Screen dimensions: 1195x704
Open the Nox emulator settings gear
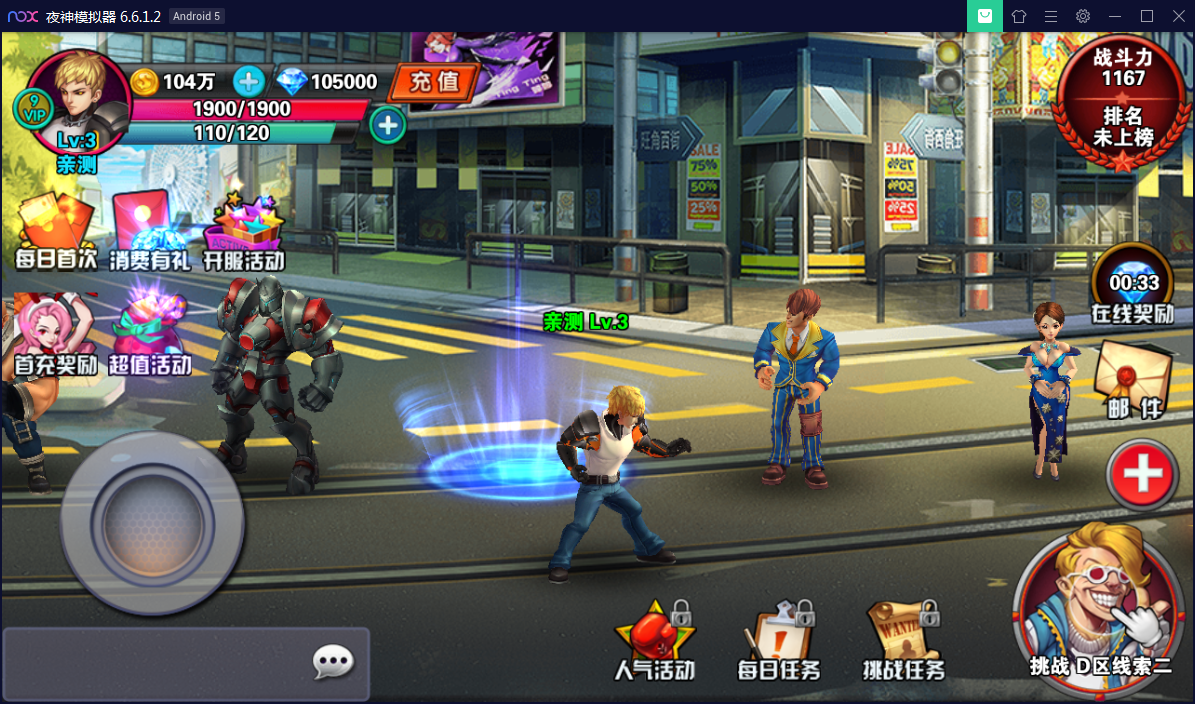(x=1083, y=16)
